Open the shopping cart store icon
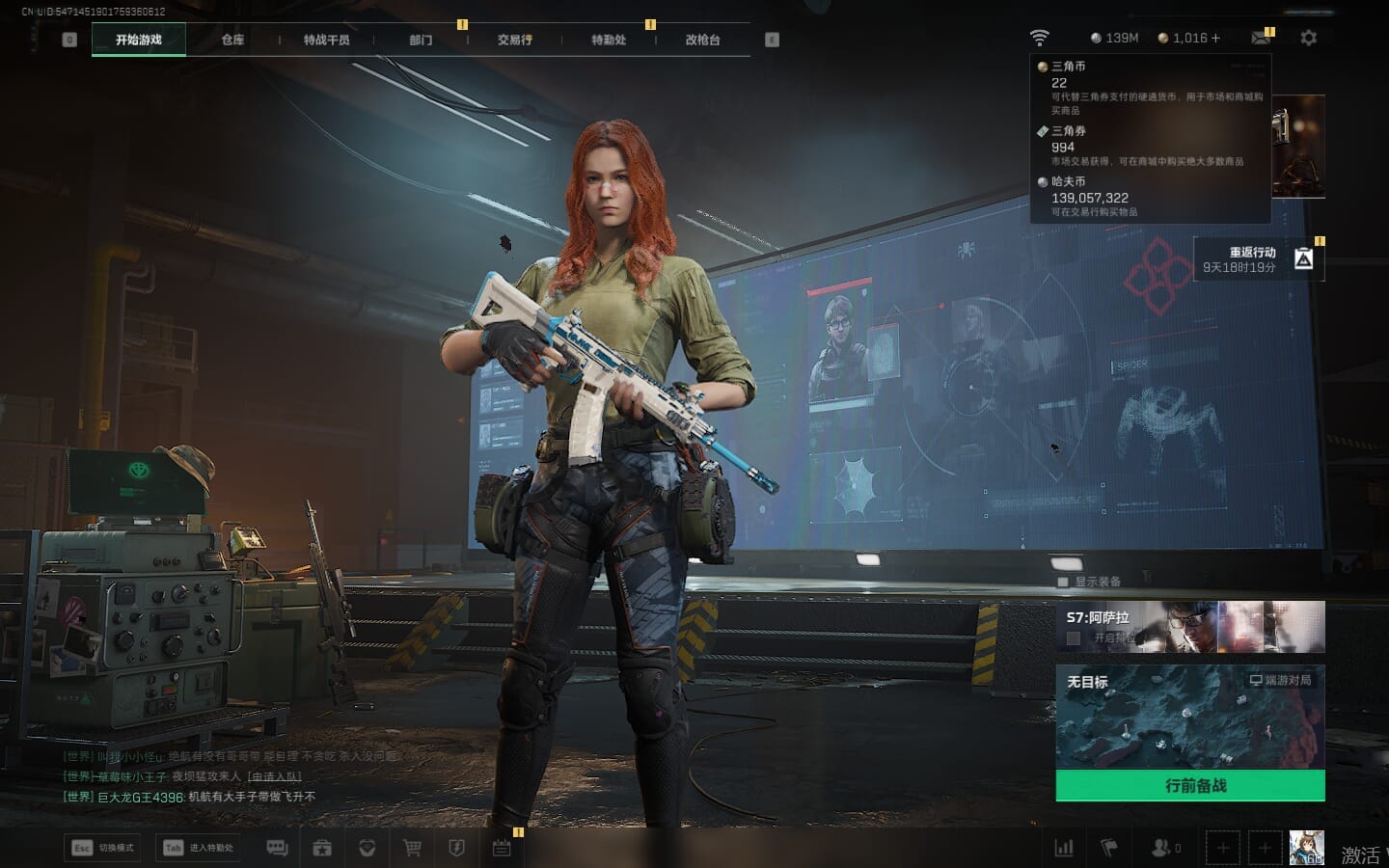1389x868 pixels. point(412,848)
